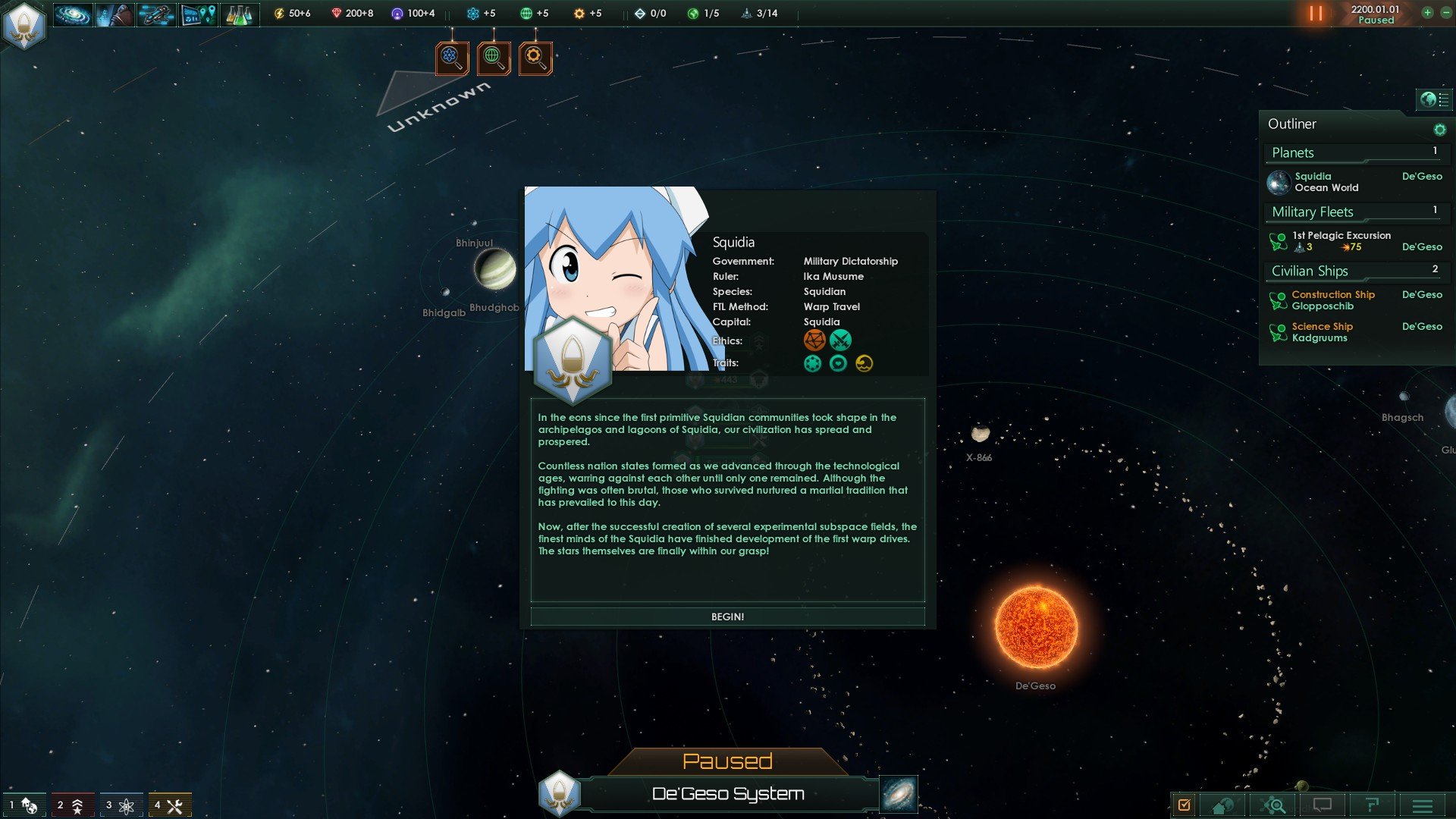This screenshot has height=819, width=1456.
Task: Select the Science Ship Kadgruums
Action: click(1323, 332)
